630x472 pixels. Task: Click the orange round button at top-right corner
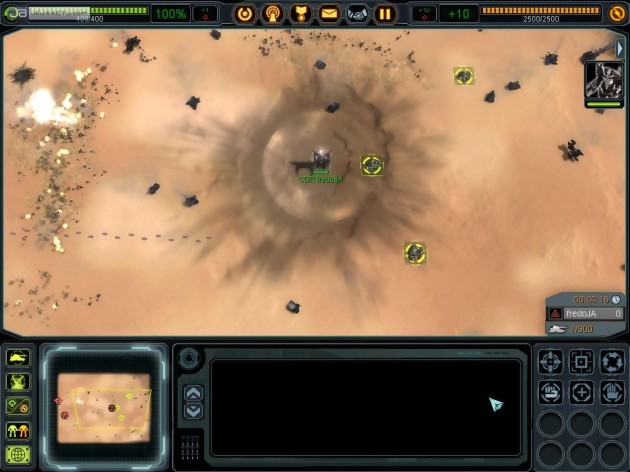click(617, 14)
